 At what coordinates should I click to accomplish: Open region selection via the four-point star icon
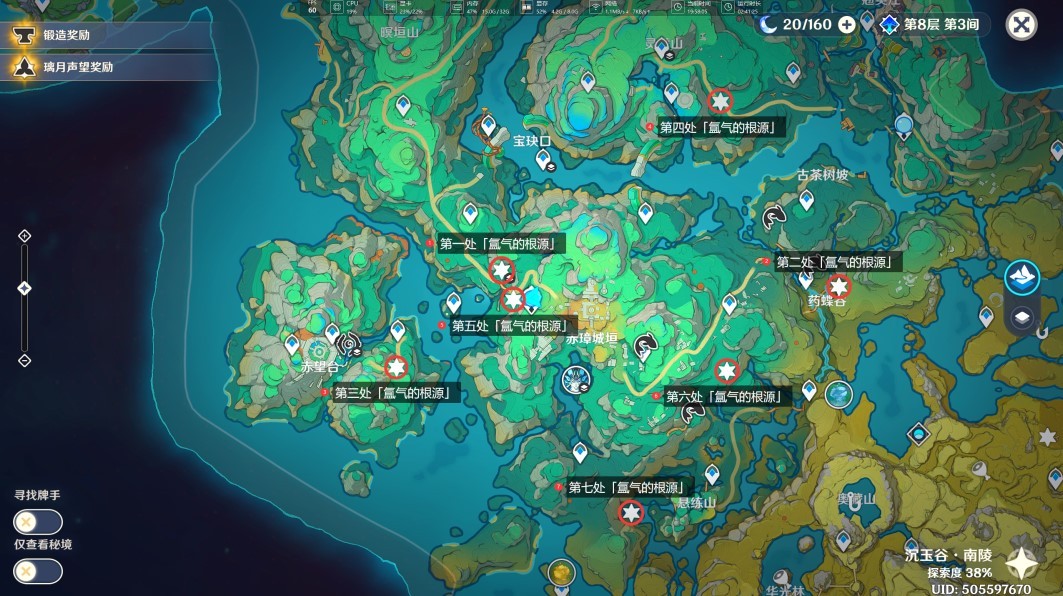(1021, 563)
